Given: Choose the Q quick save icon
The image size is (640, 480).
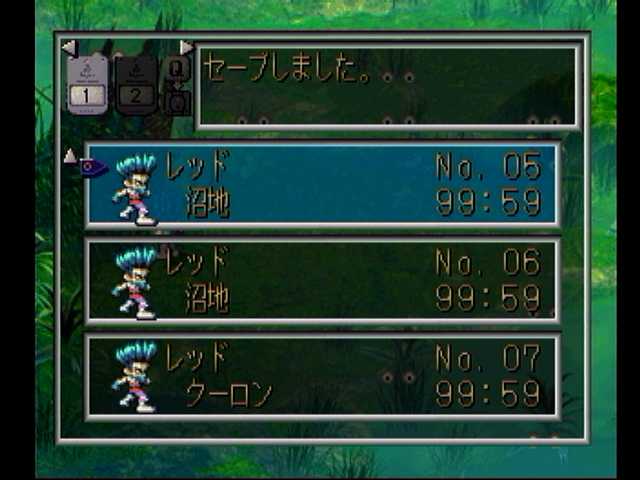Looking at the screenshot, I should 176,69.
